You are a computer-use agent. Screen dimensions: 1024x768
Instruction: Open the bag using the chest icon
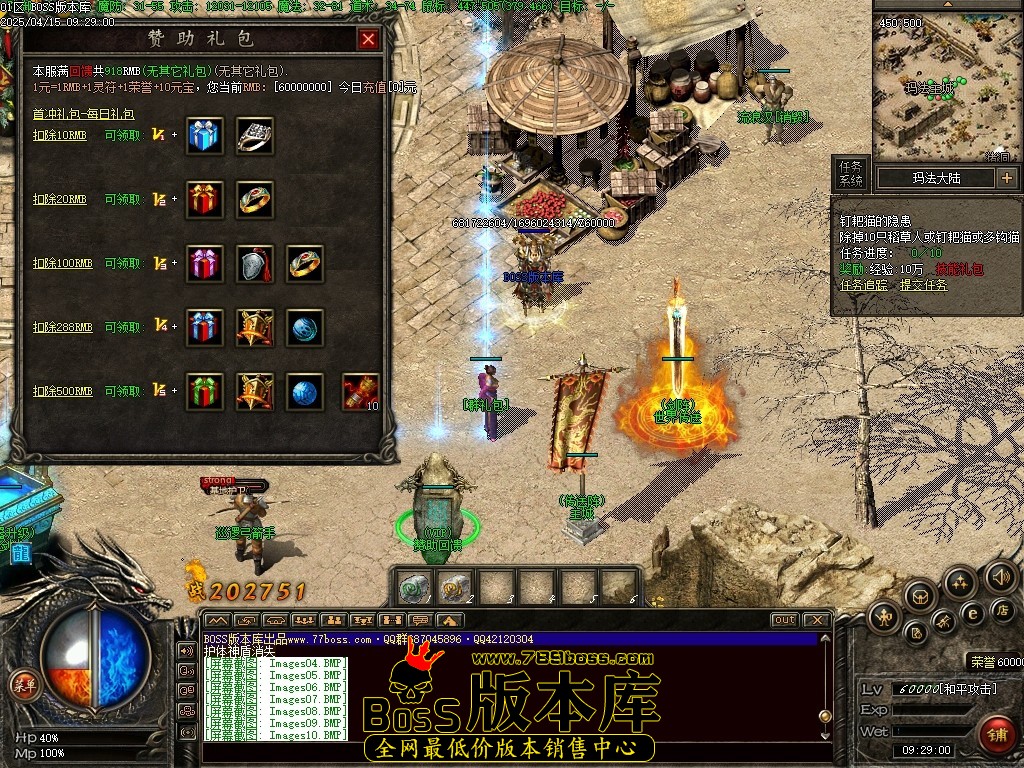coord(921,596)
